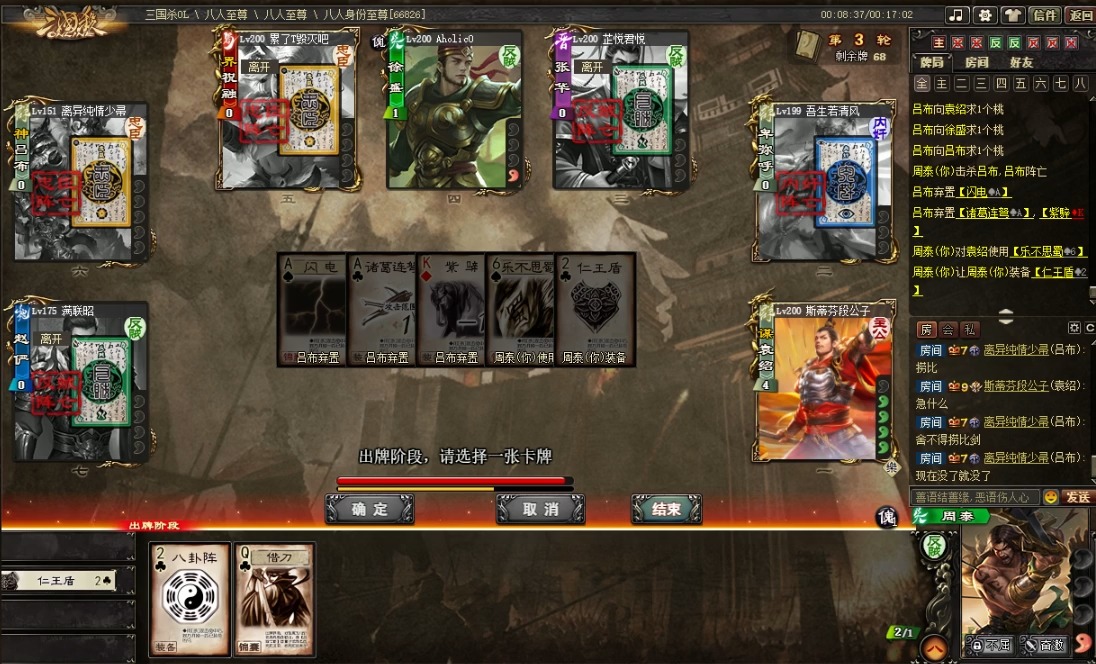Open the emoji smiley picker

point(1051,497)
